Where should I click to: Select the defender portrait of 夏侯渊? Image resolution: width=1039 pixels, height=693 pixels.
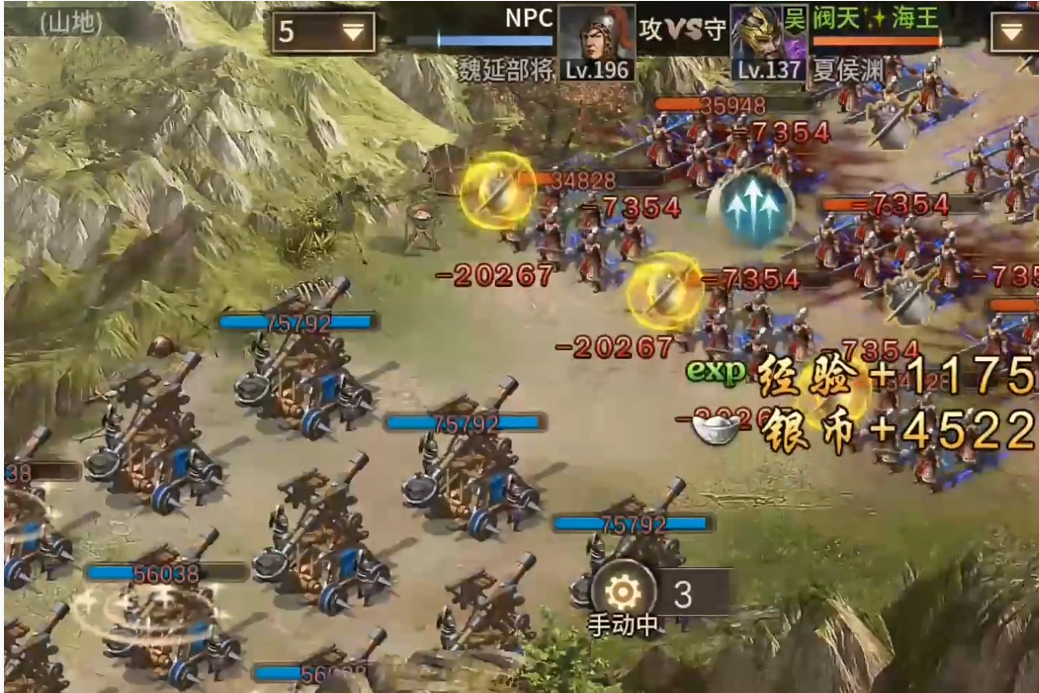[768, 35]
